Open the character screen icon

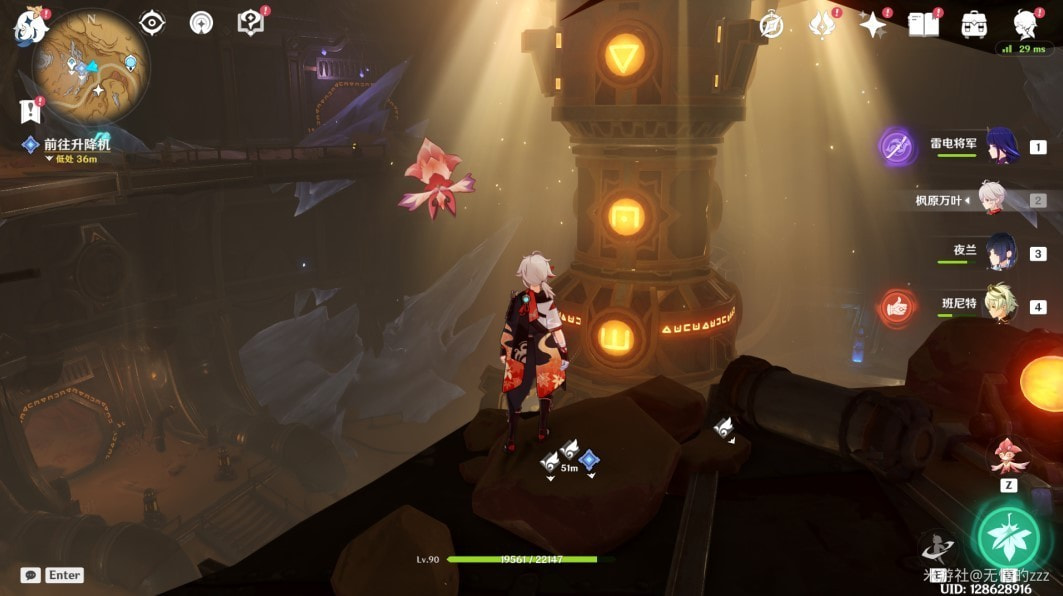tap(1024, 24)
